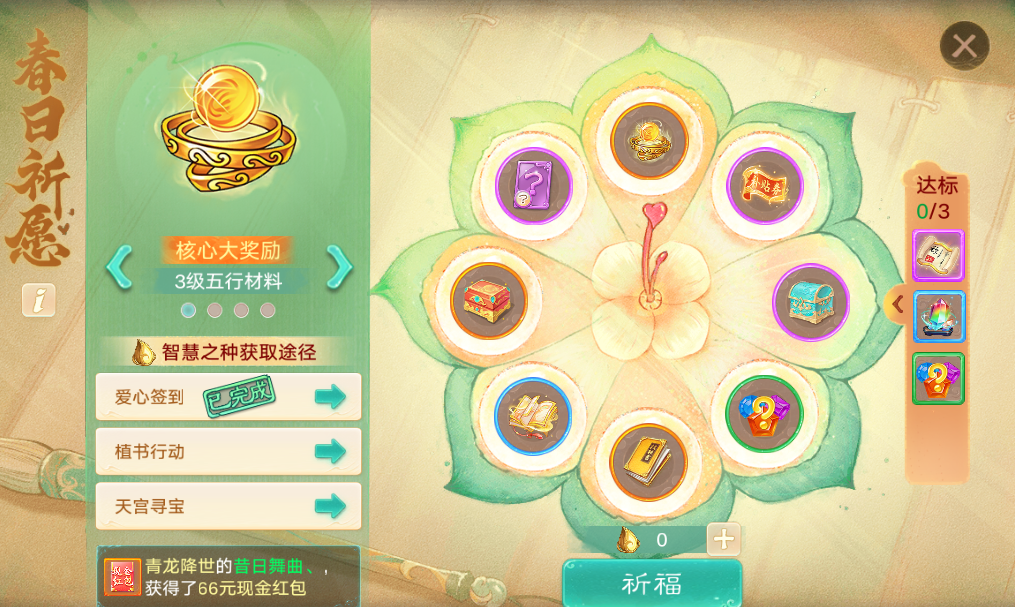1015x607 pixels.
Task: Go to 植书行动 task
Action: [x=330, y=452]
